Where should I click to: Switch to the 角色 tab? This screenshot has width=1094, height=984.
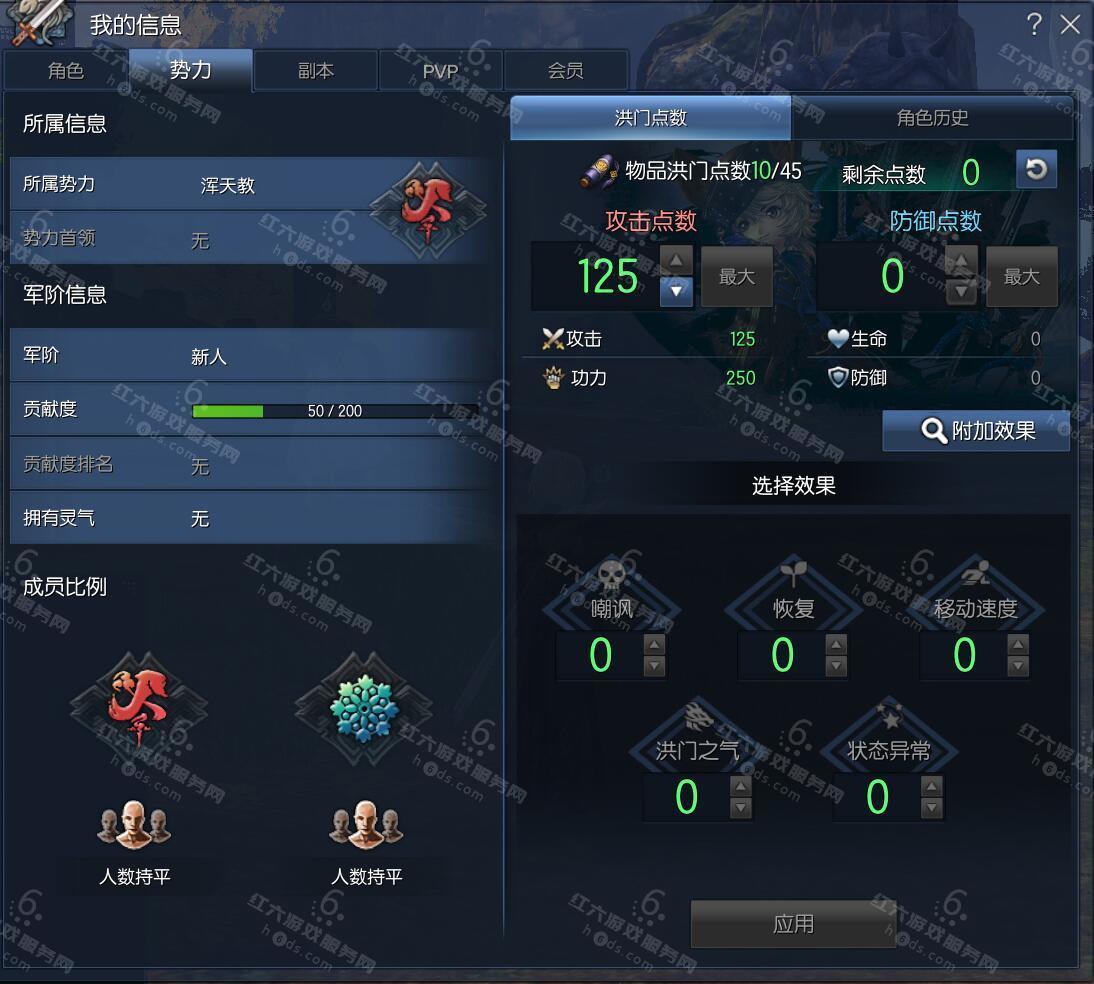pyautogui.click(x=66, y=71)
